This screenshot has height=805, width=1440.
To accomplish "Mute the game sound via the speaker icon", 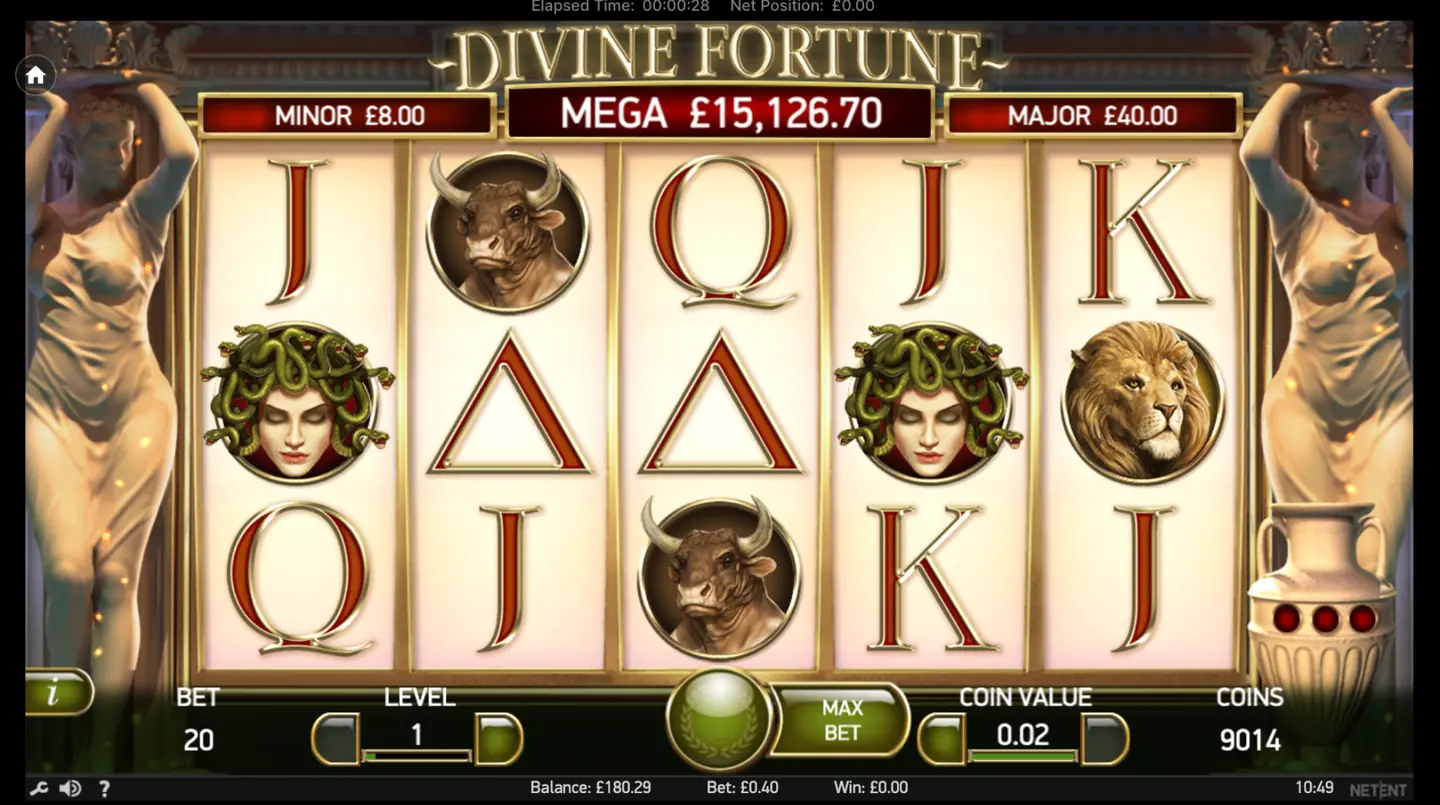I will pyautogui.click(x=68, y=787).
